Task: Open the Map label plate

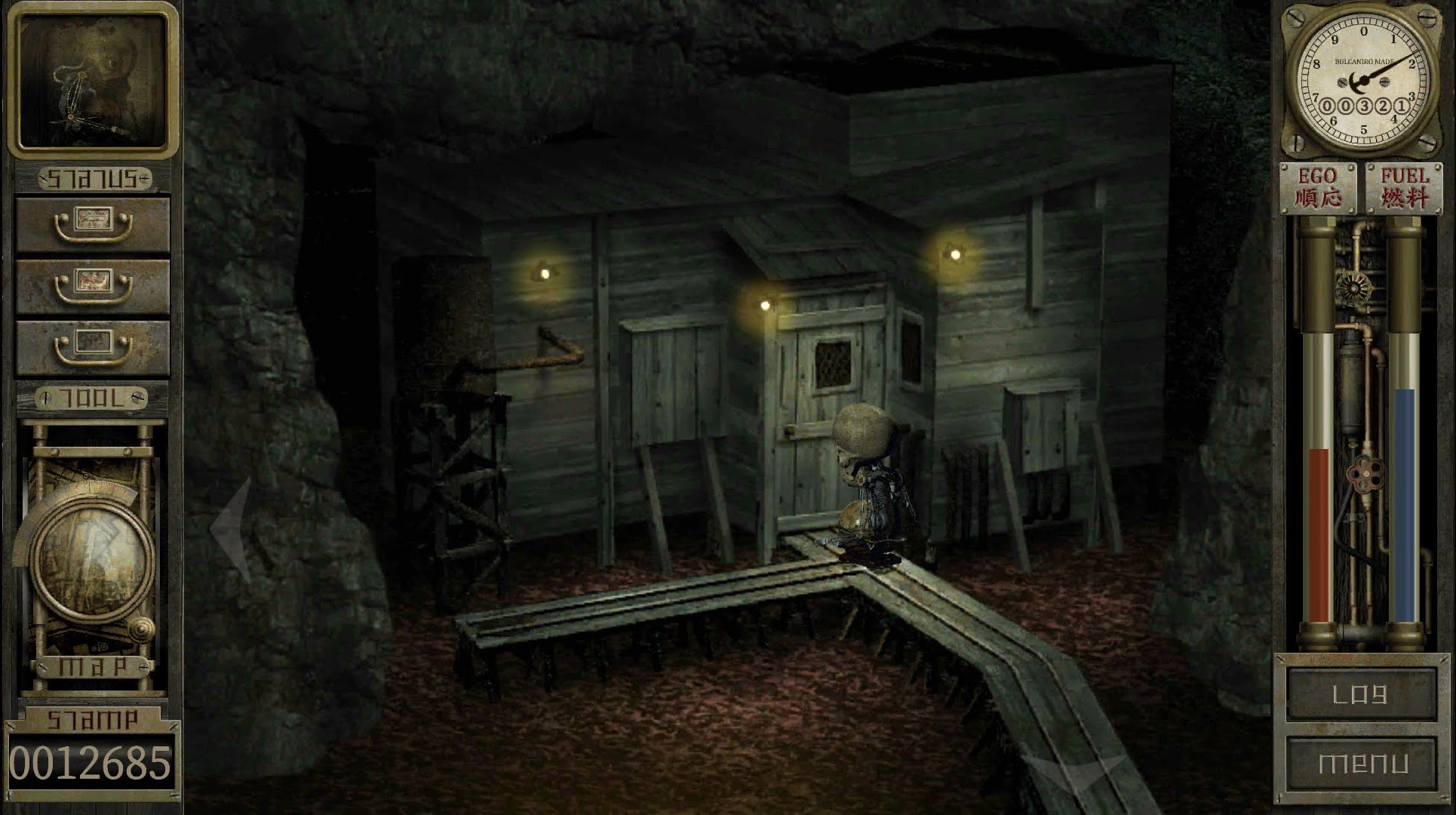Action: 92,667
